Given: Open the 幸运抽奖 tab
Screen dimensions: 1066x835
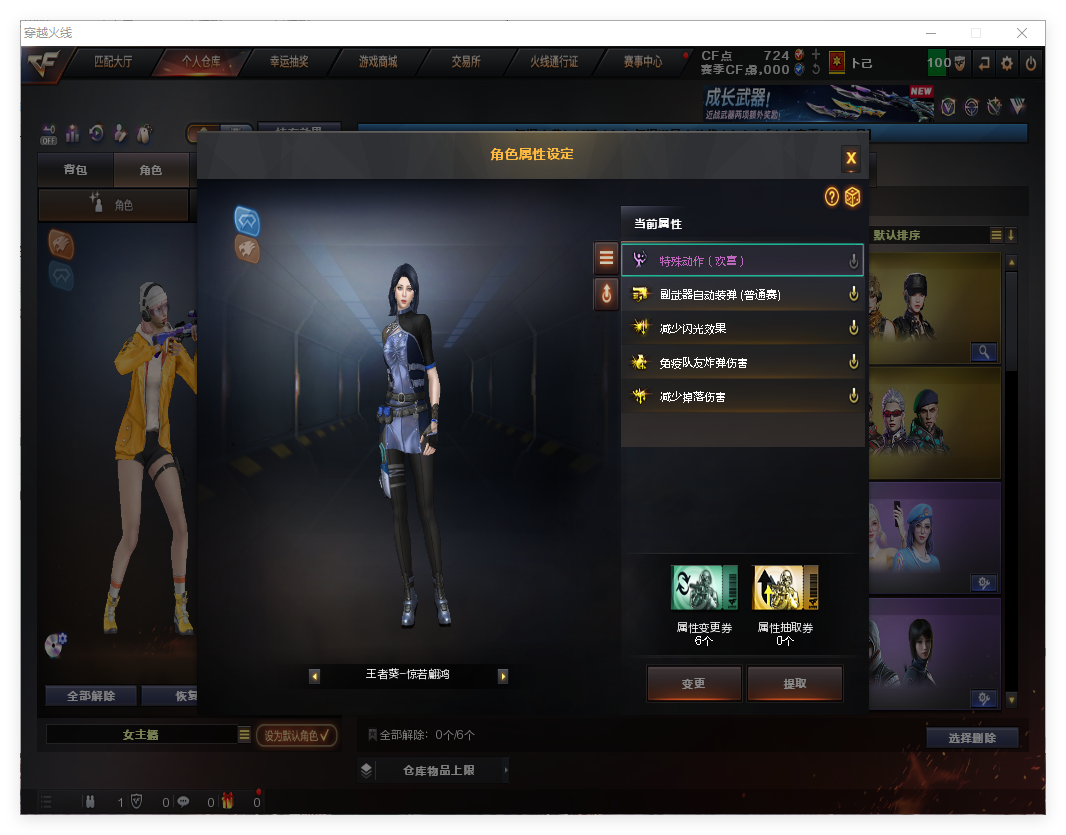Looking at the screenshot, I should (x=289, y=62).
